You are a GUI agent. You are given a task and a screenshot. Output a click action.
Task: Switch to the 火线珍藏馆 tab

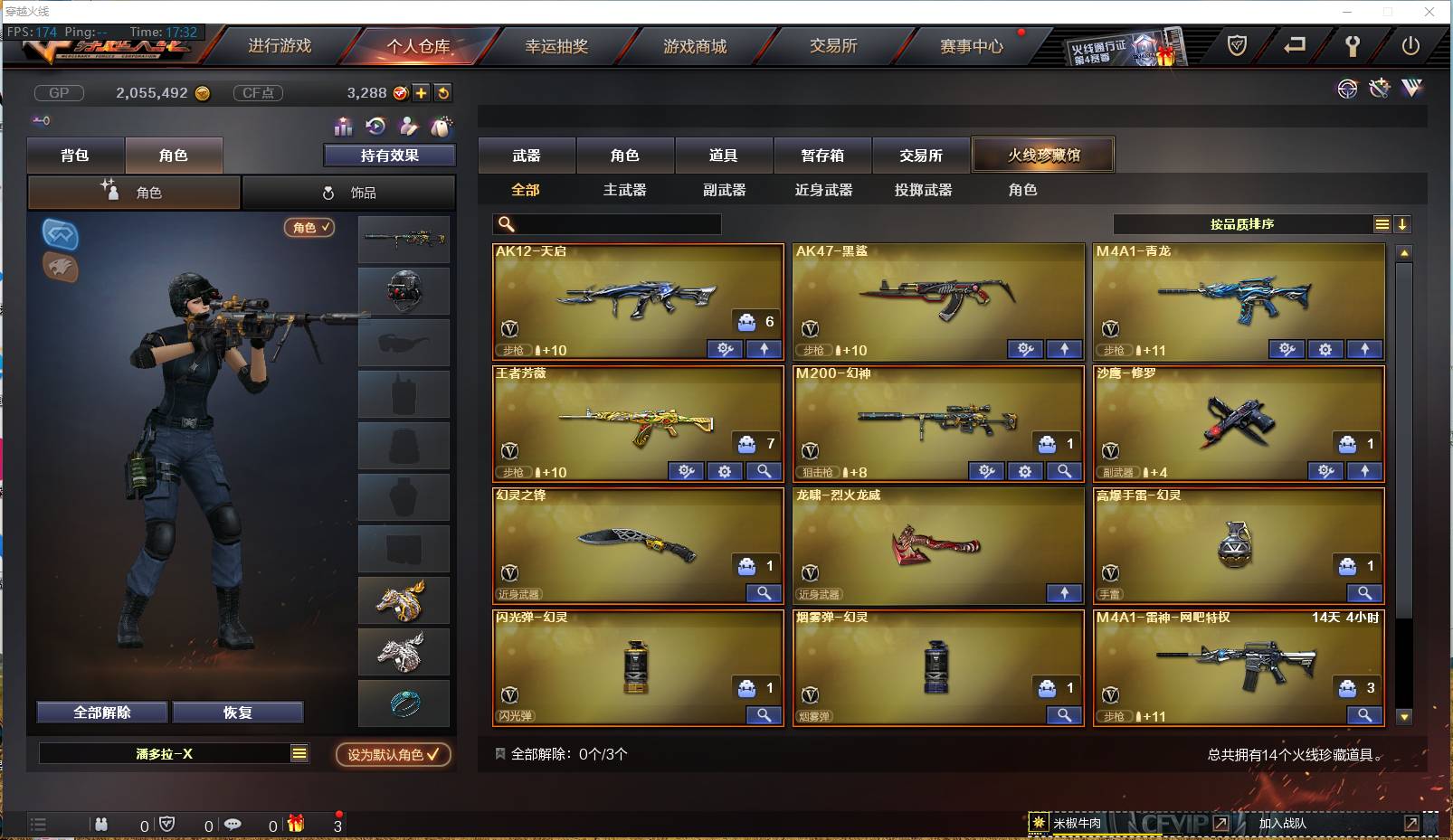click(1043, 155)
